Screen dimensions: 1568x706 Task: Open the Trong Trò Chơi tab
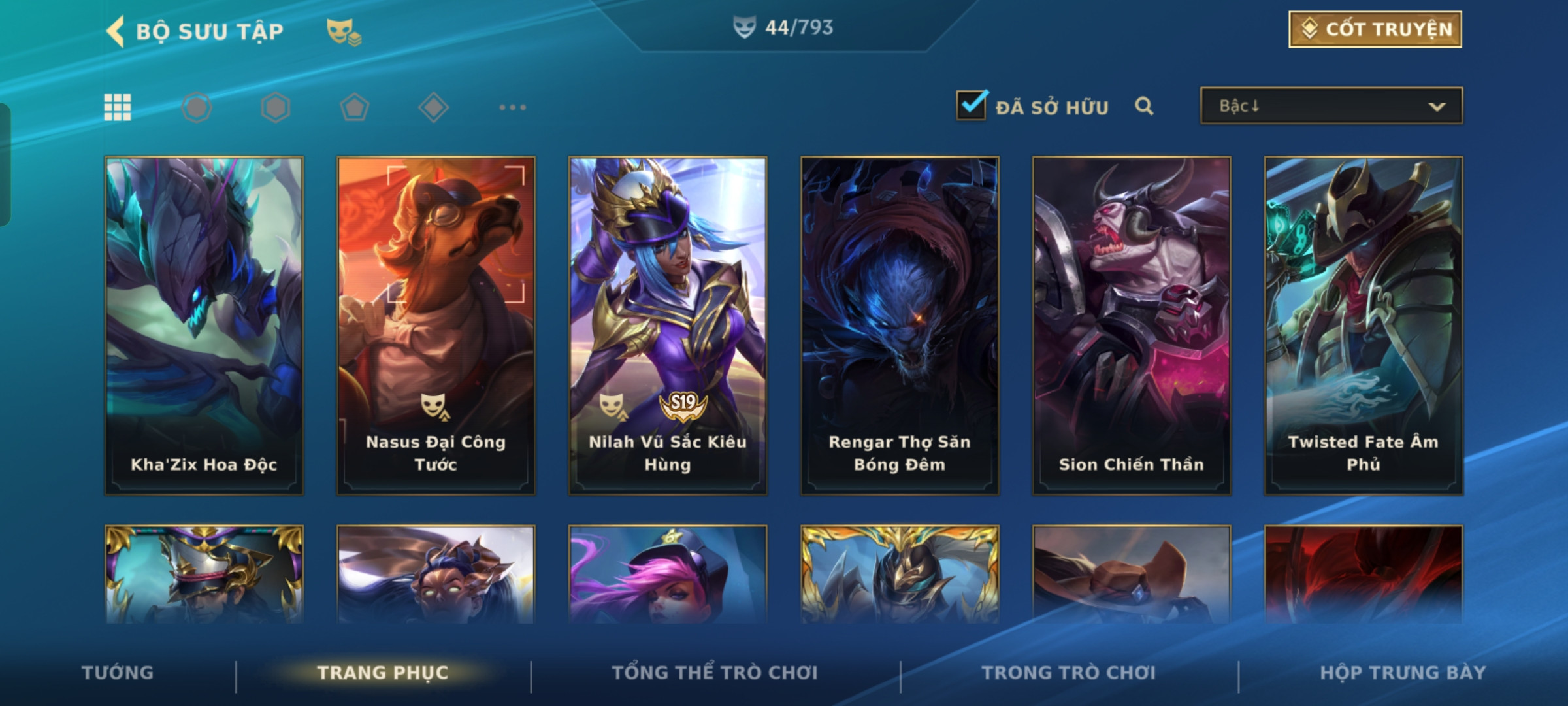(x=1069, y=673)
